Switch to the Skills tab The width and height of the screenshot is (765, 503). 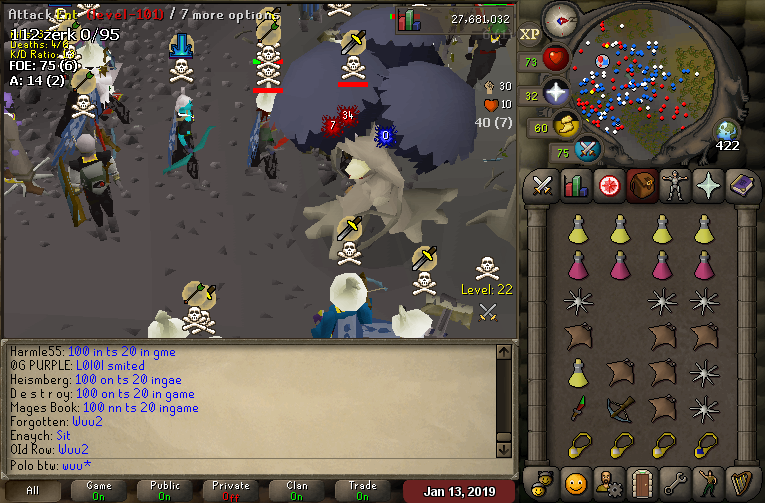(576, 186)
